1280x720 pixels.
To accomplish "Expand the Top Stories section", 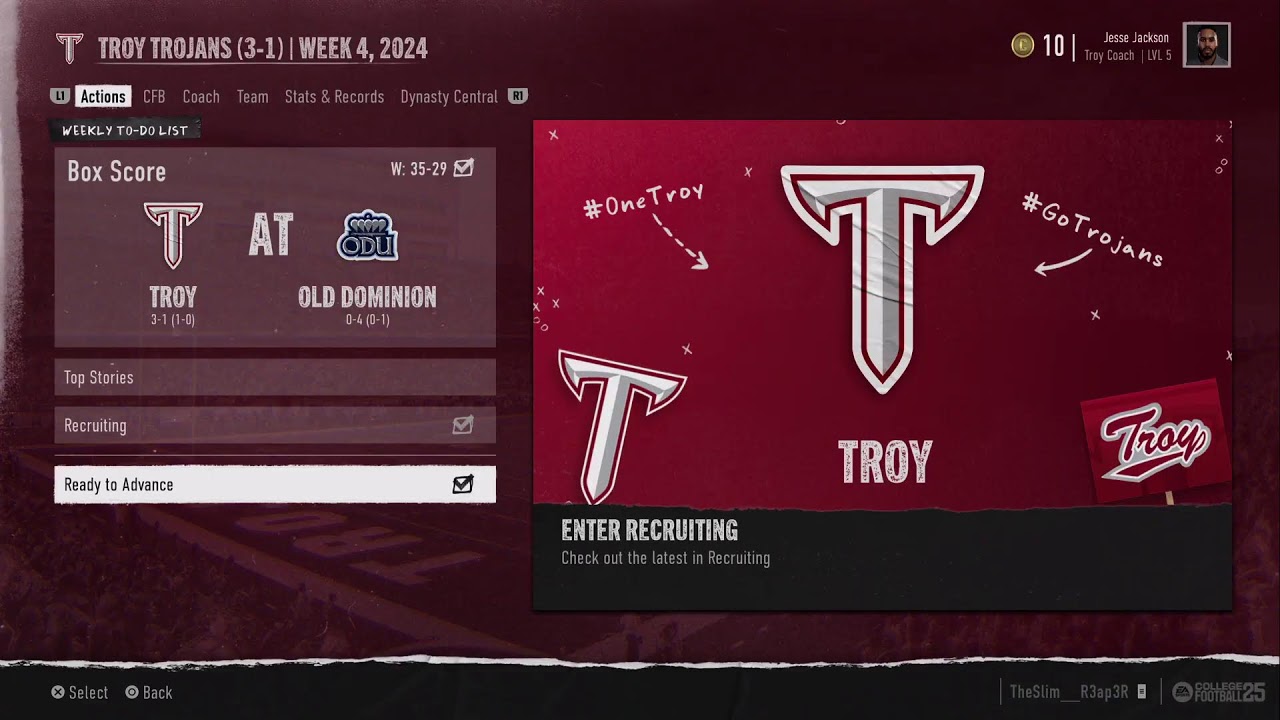I will (x=275, y=377).
